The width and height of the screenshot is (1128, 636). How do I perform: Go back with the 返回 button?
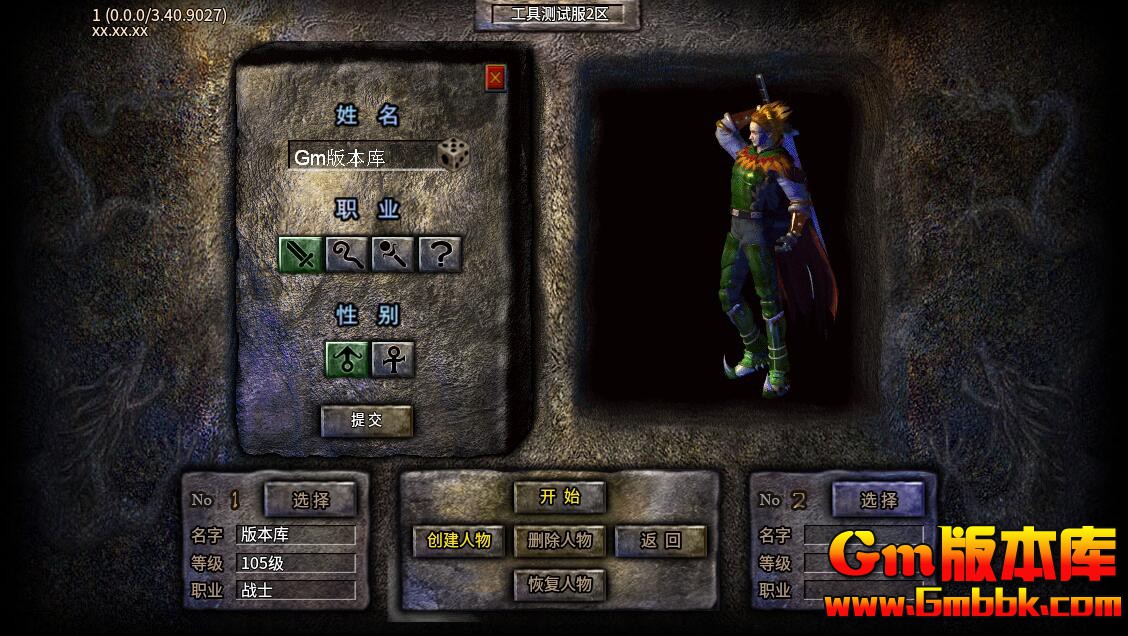click(660, 540)
